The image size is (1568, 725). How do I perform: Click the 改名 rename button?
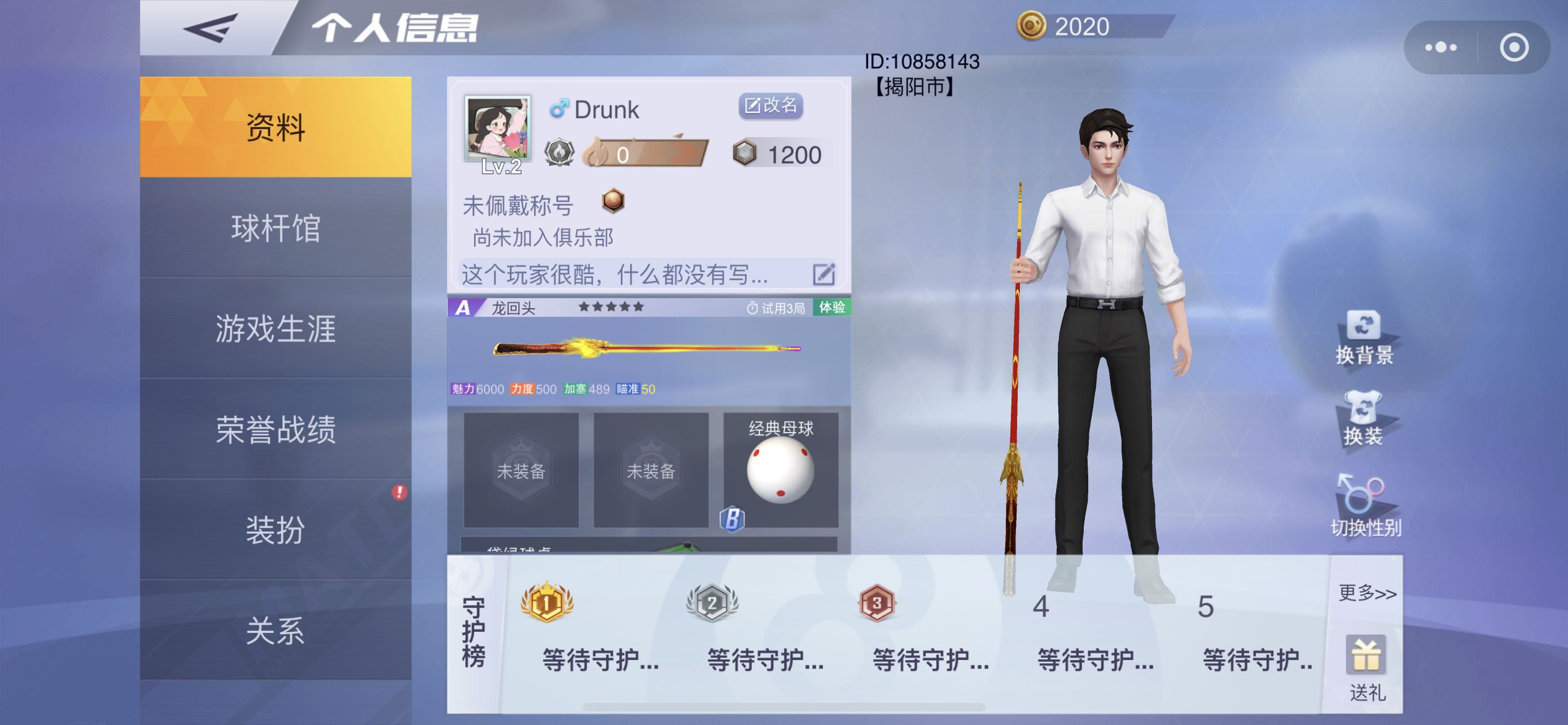click(770, 106)
